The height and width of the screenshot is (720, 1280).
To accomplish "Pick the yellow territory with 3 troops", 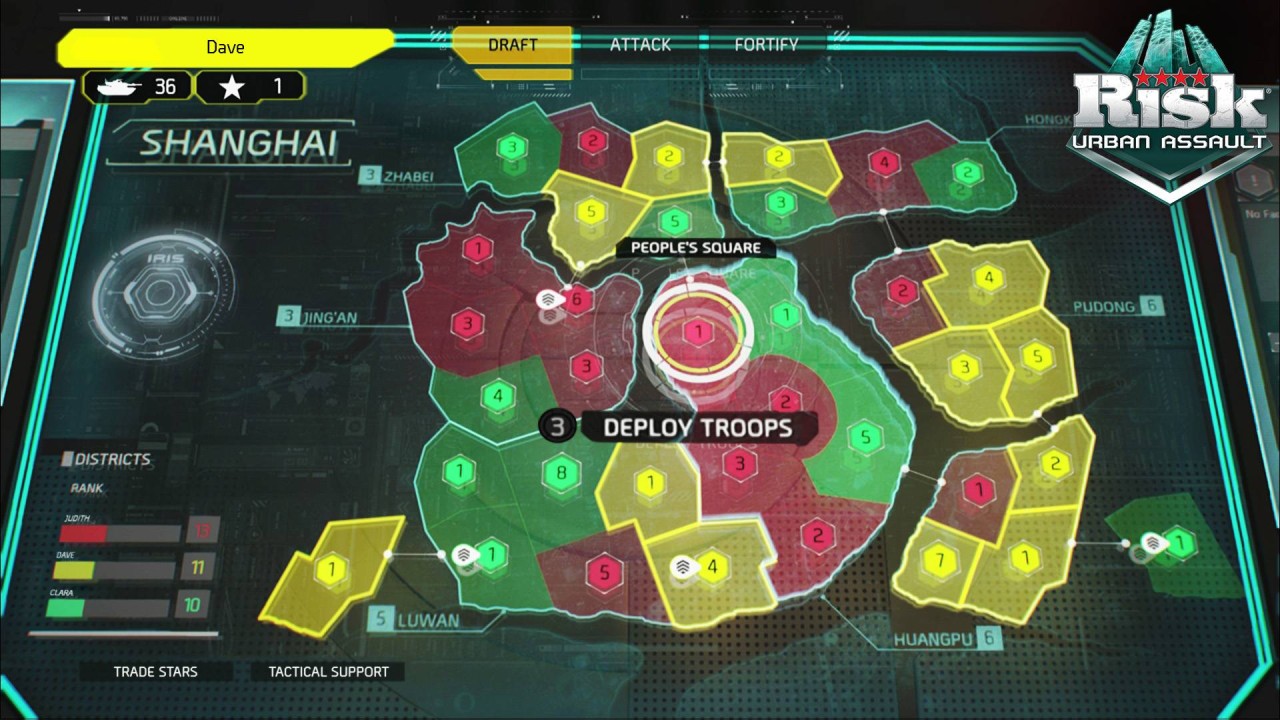I will (x=964, y=368).
